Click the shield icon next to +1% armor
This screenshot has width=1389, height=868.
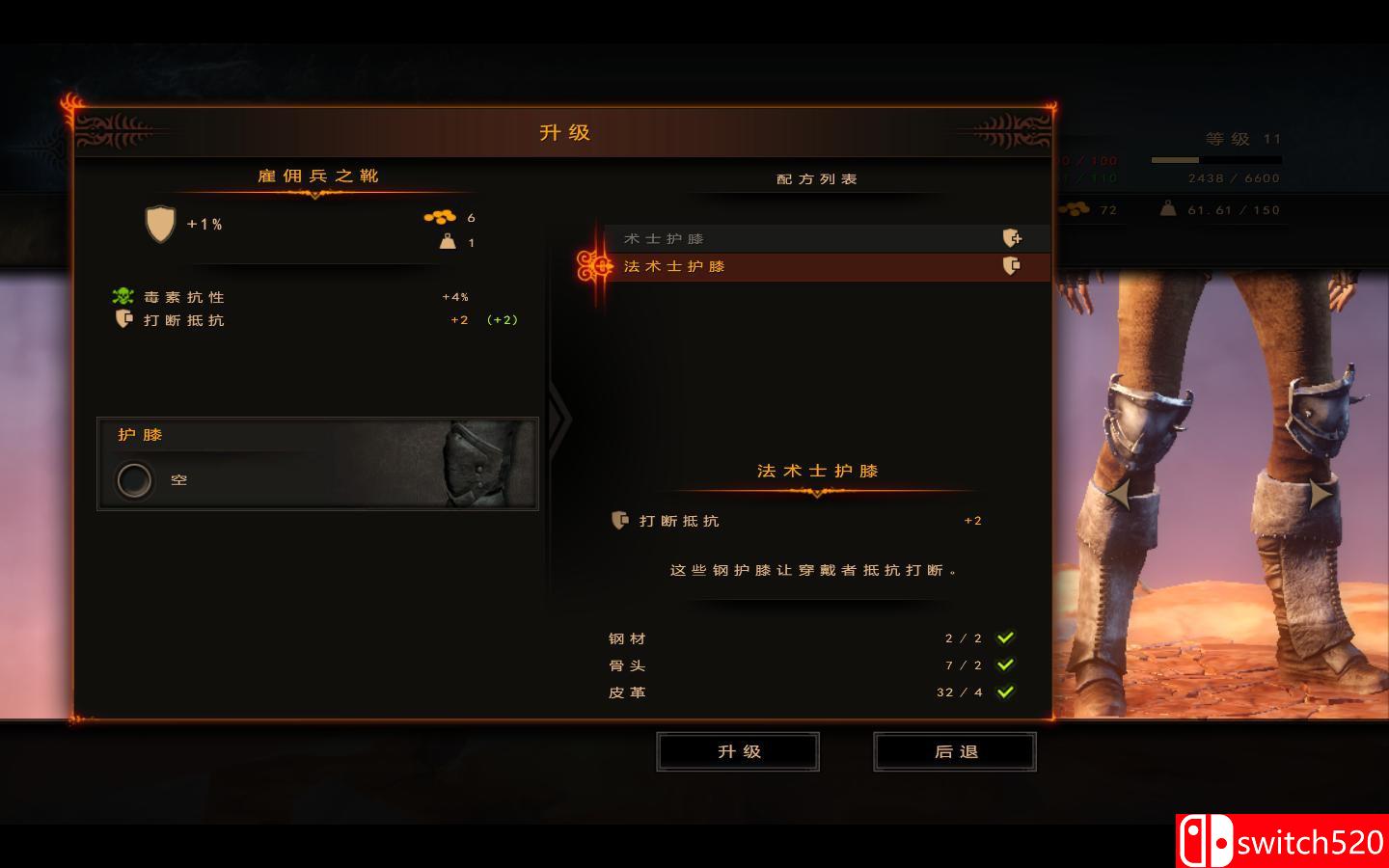[x=160, y=226]
